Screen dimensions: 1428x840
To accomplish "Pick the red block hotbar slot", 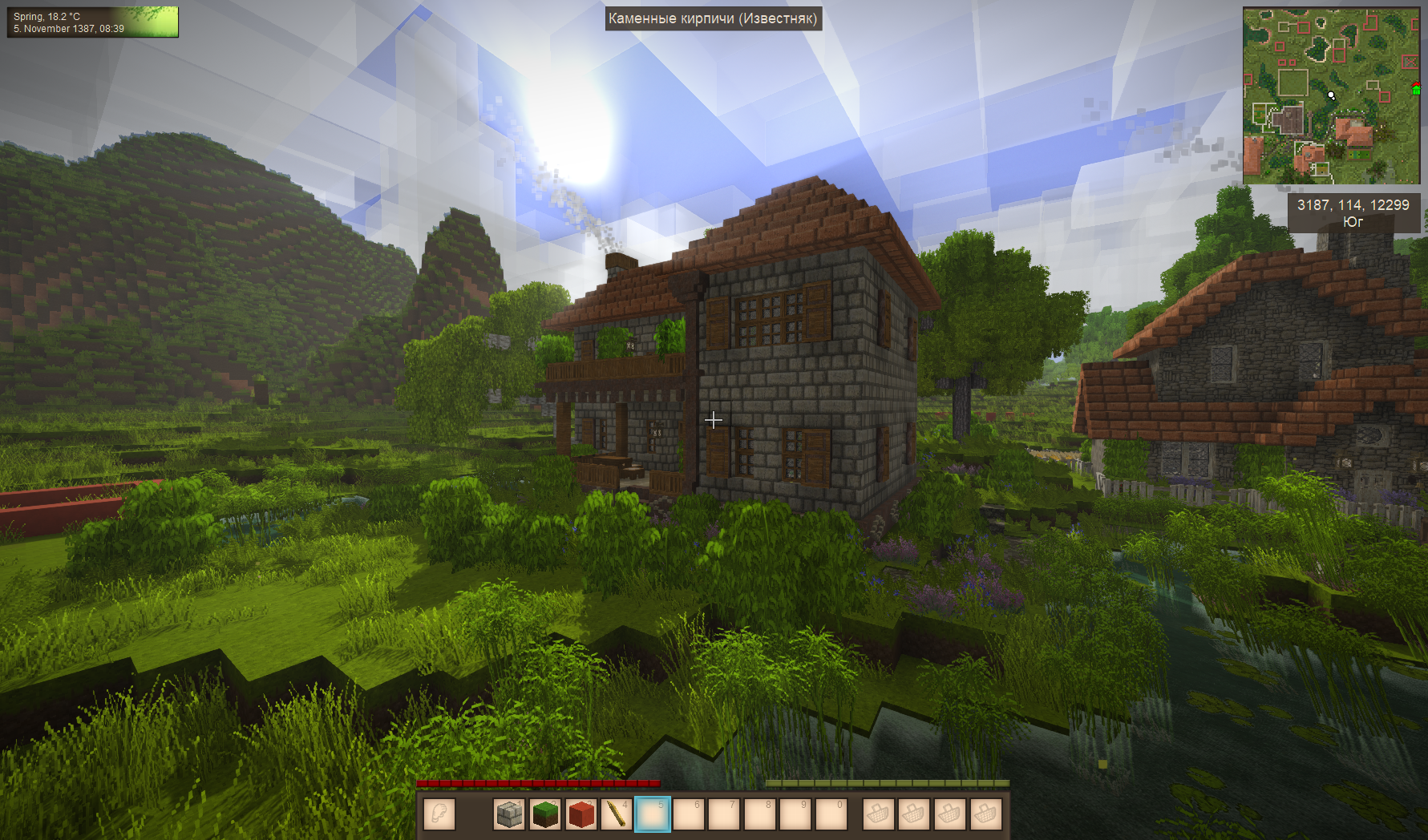I will click(x=581, y=814).
